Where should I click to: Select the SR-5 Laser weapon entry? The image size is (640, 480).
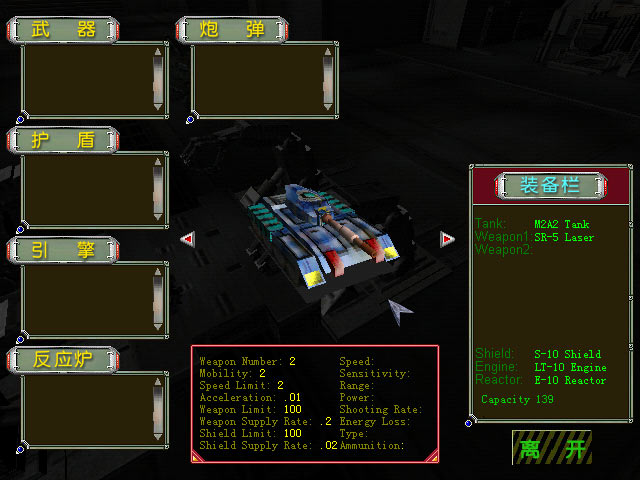[564, 237]
